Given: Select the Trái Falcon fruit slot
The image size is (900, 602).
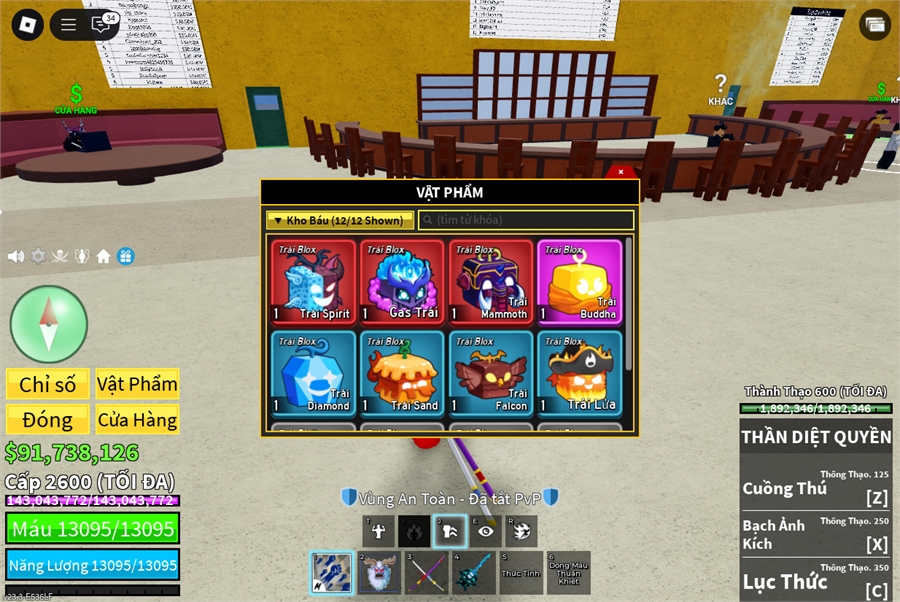Looking at the screenshot, I should pyautogui.click(x=490, y=374).
